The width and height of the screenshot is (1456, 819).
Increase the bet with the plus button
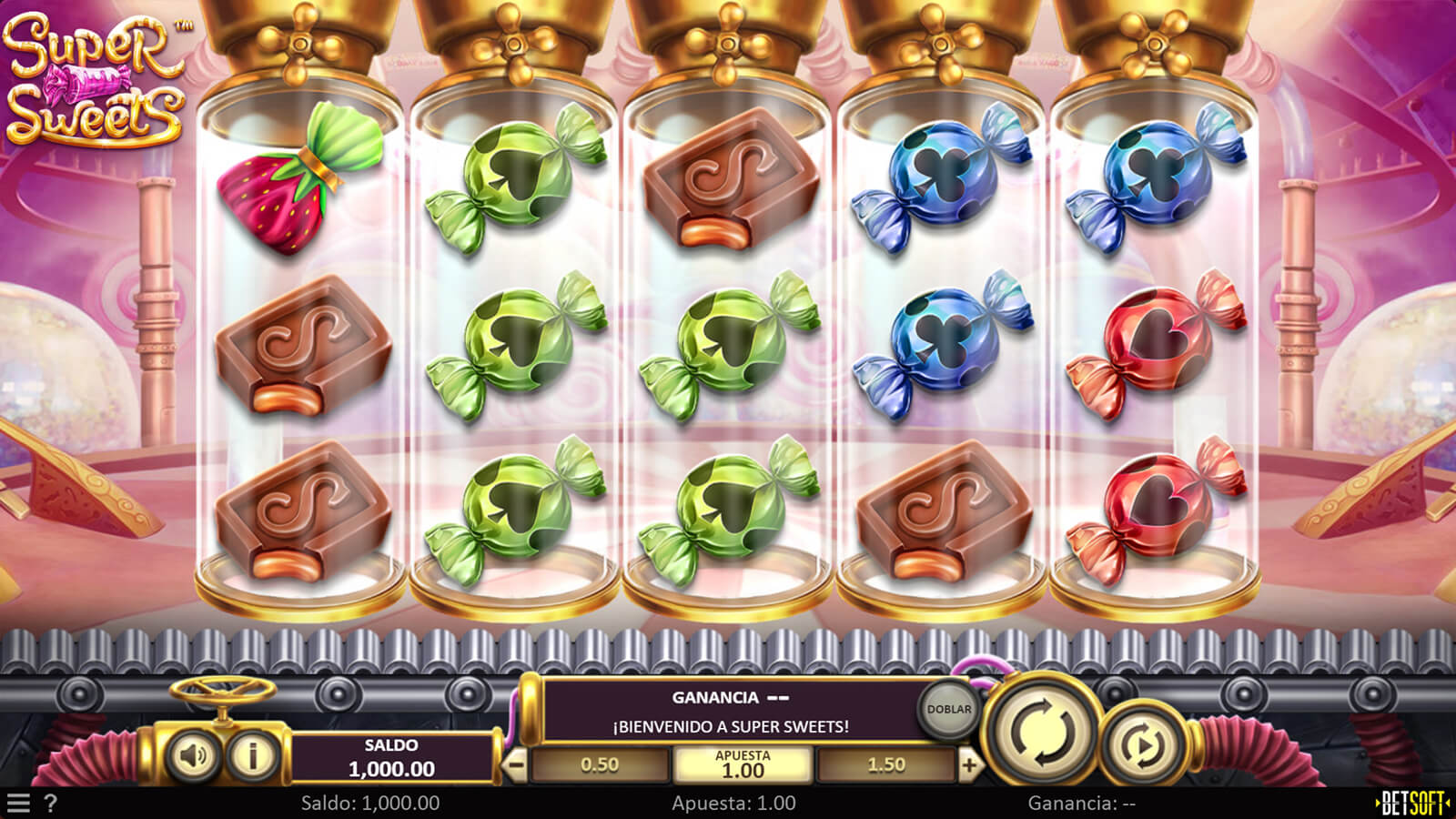(969, 765)
